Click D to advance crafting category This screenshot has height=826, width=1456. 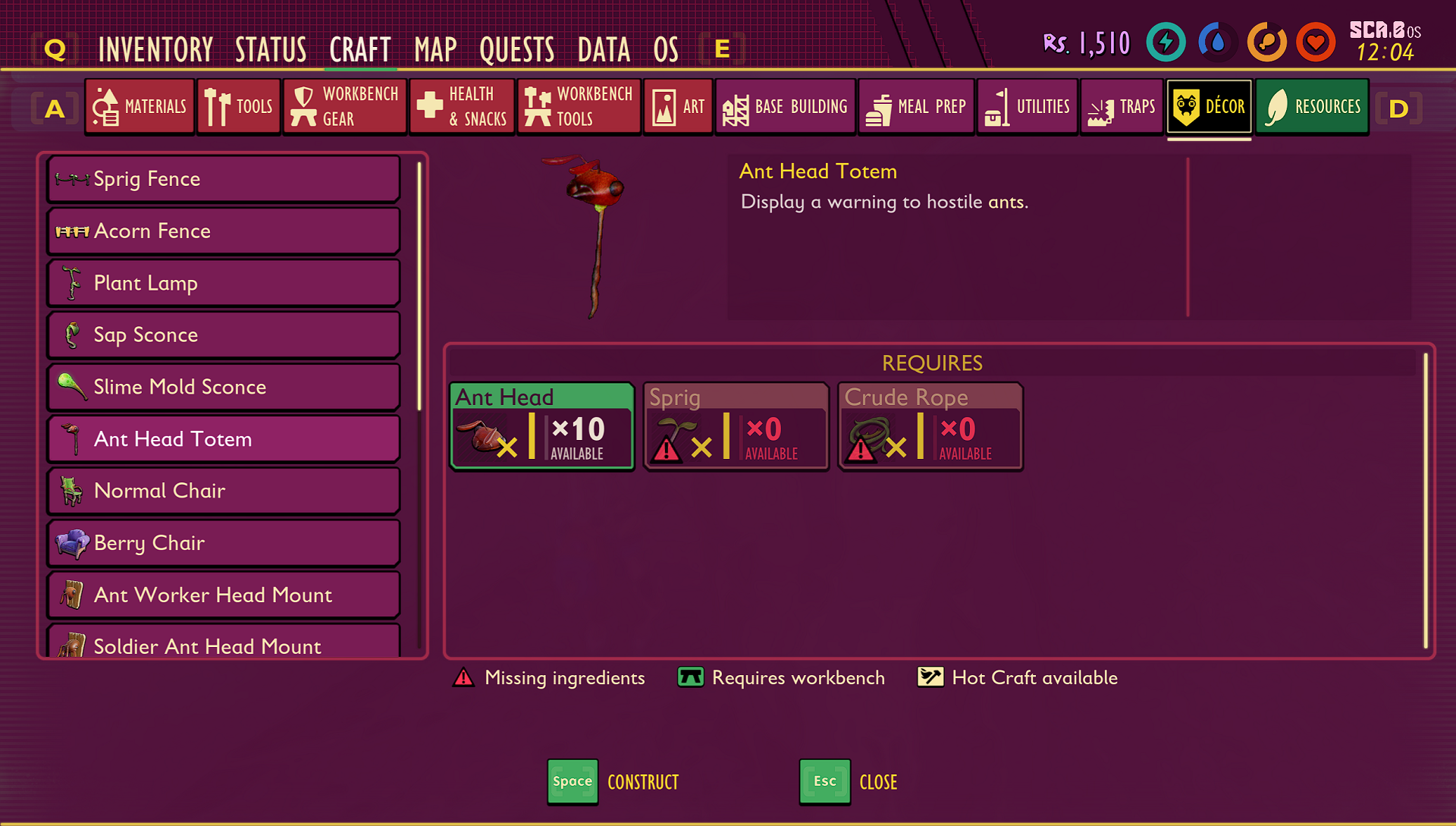point(1399,108)
